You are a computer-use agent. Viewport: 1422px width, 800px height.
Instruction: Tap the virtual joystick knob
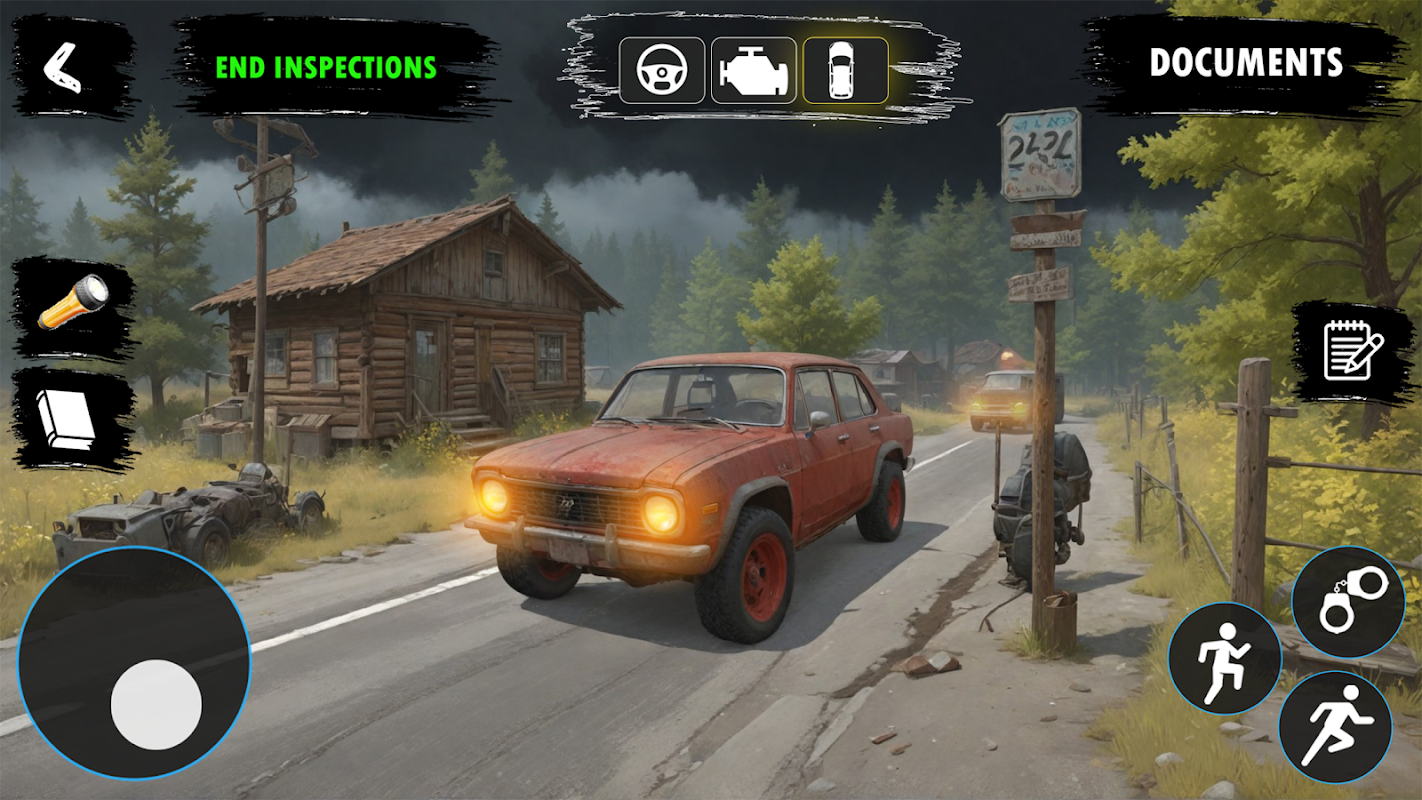click(156, 704)
